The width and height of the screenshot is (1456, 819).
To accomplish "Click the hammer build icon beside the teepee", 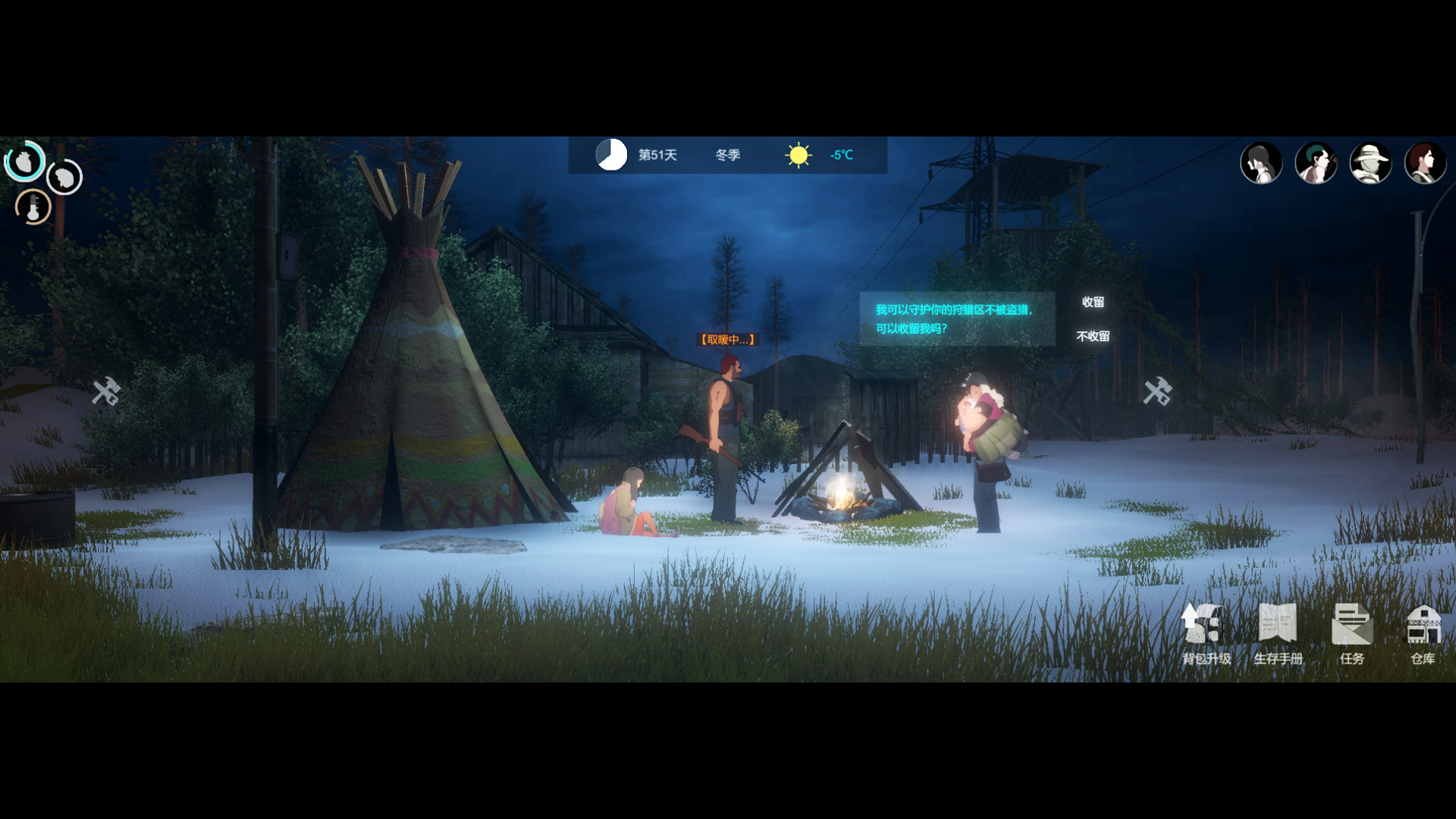I will point(106,391).
